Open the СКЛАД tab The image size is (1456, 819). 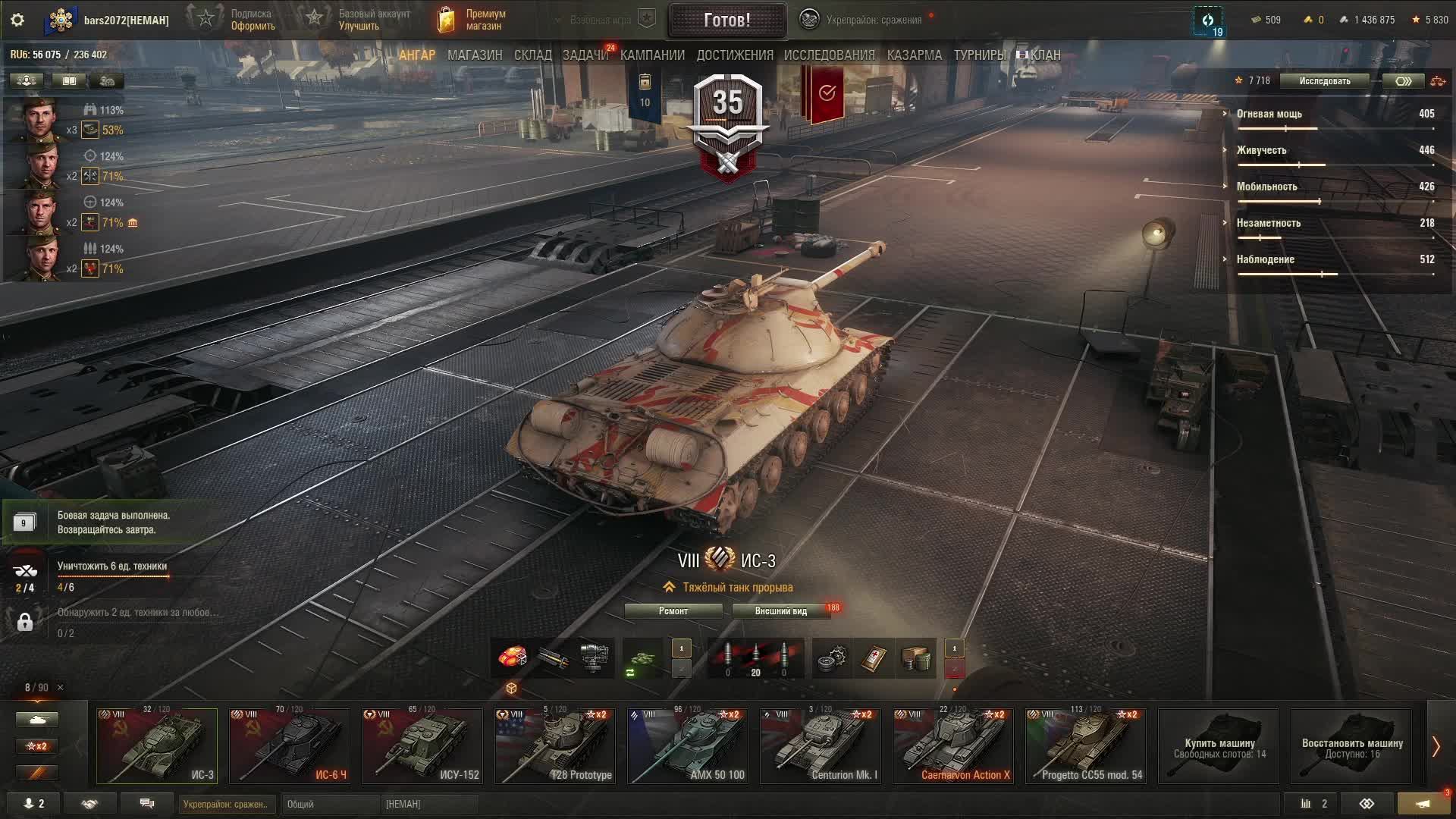click(532, 55)
